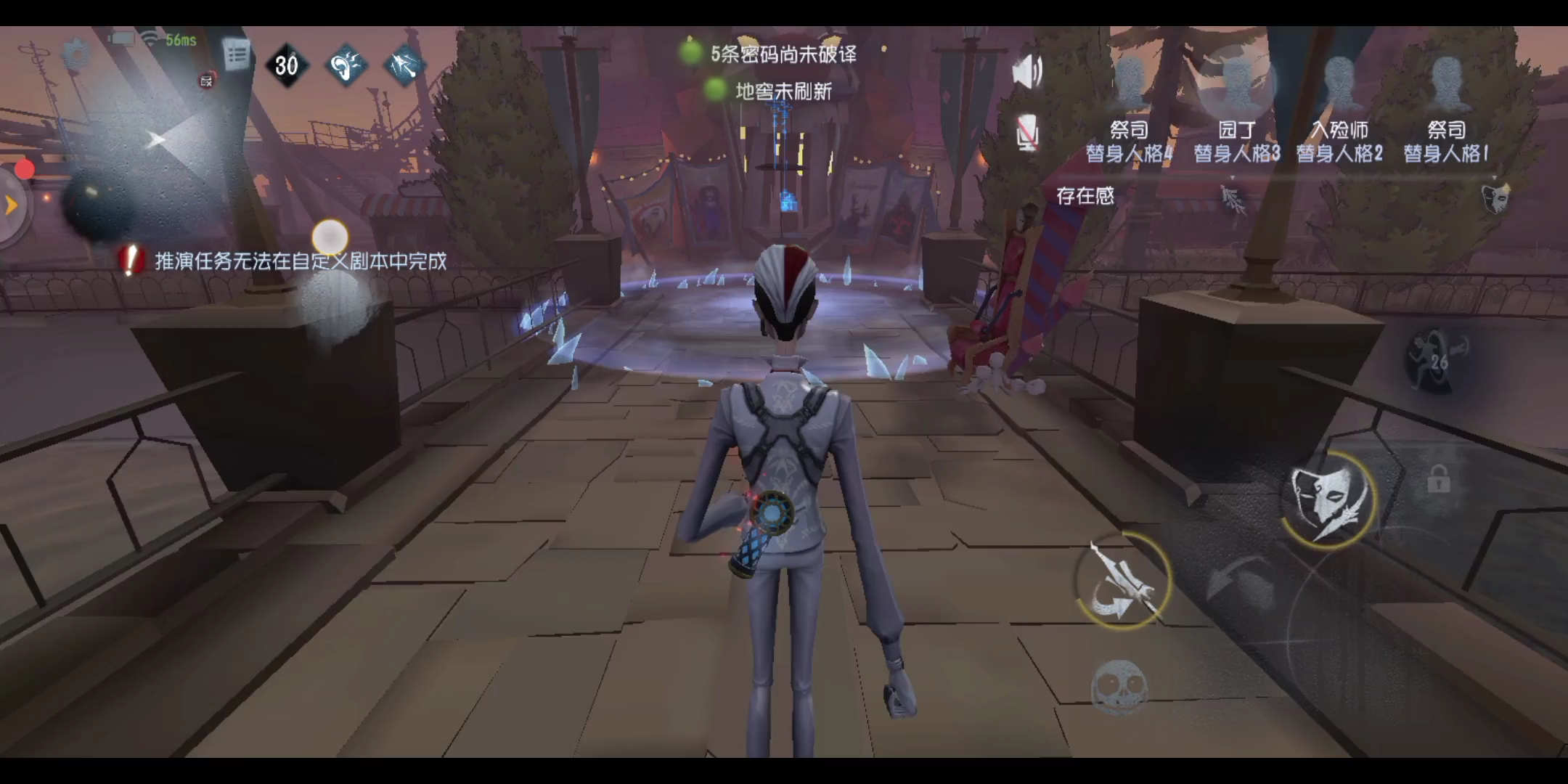Tap the 5条密码尚未破译 cipher notice
Screen dimensions: 1568x784
783,55
